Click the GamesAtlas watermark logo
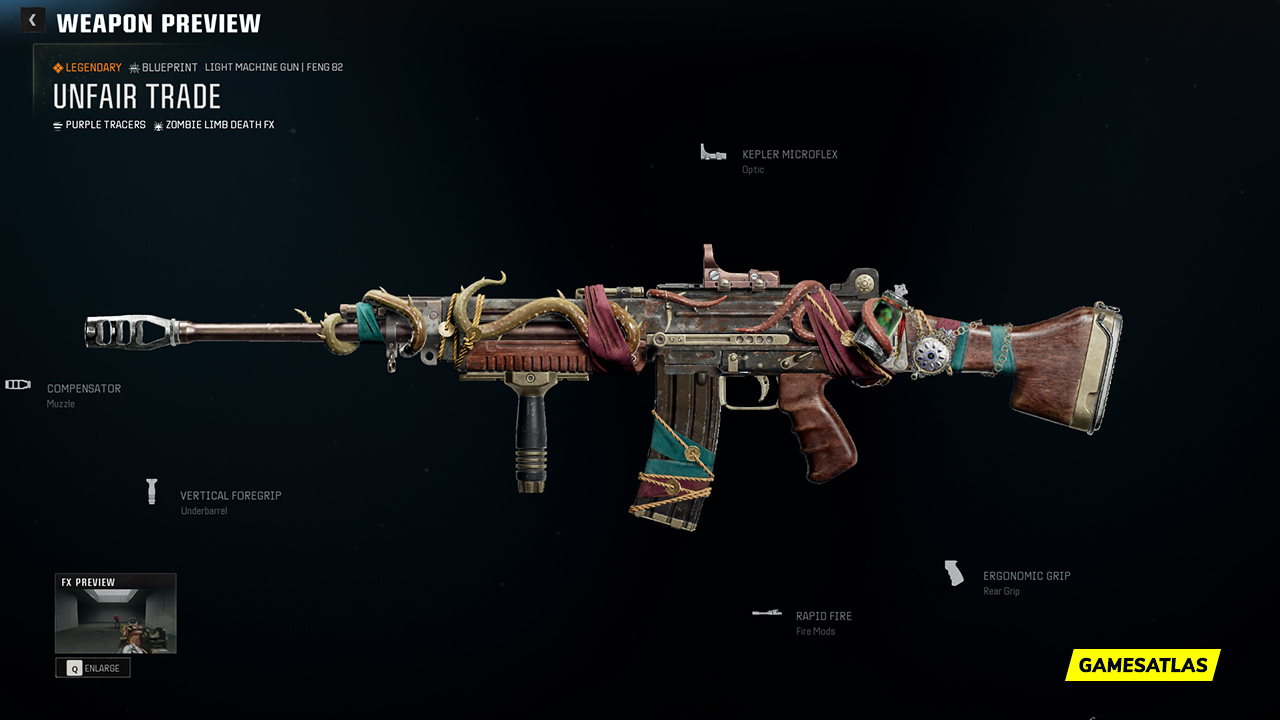 (x=1142, y=665)
